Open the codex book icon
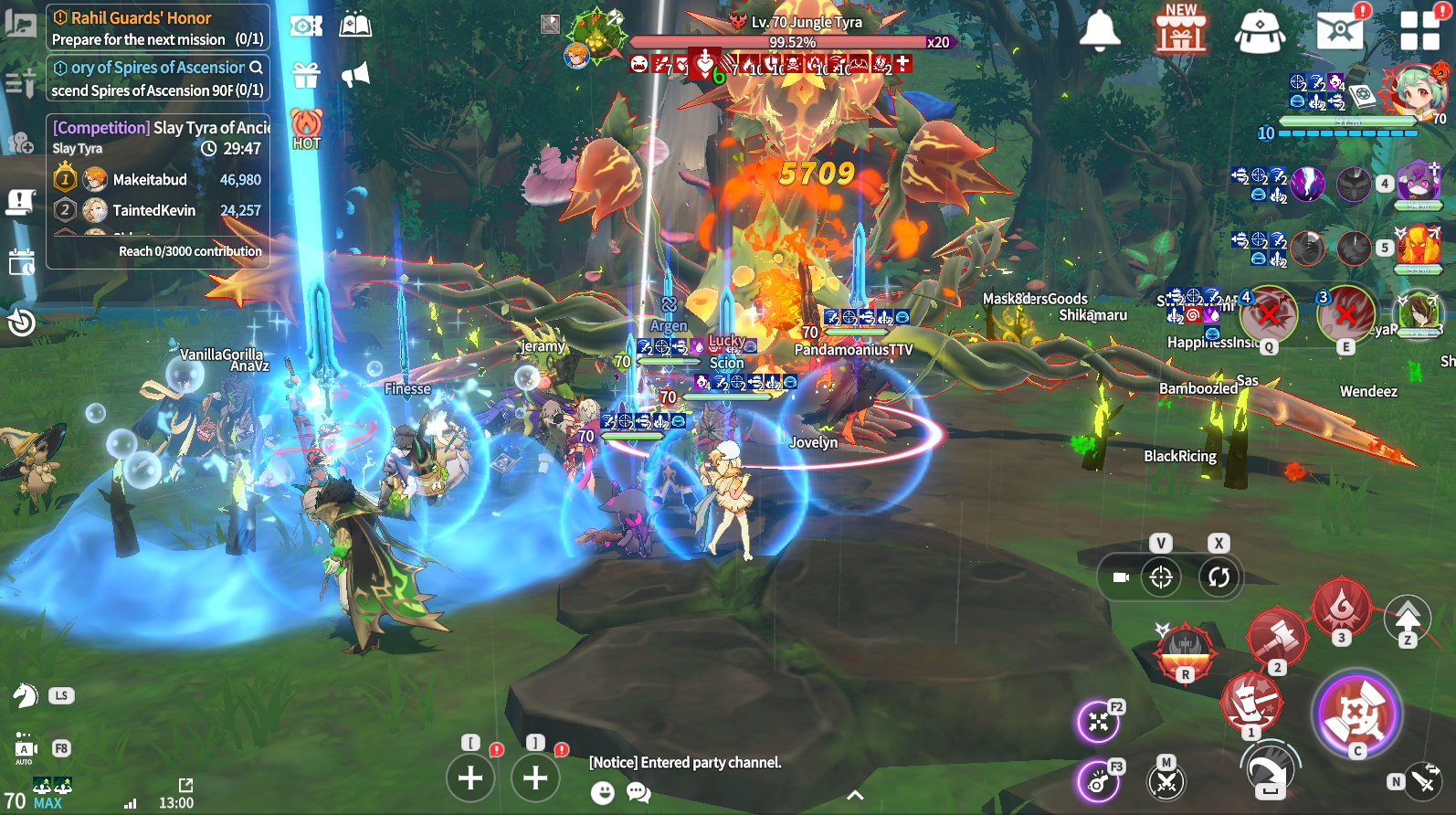 tap(355, 25)
